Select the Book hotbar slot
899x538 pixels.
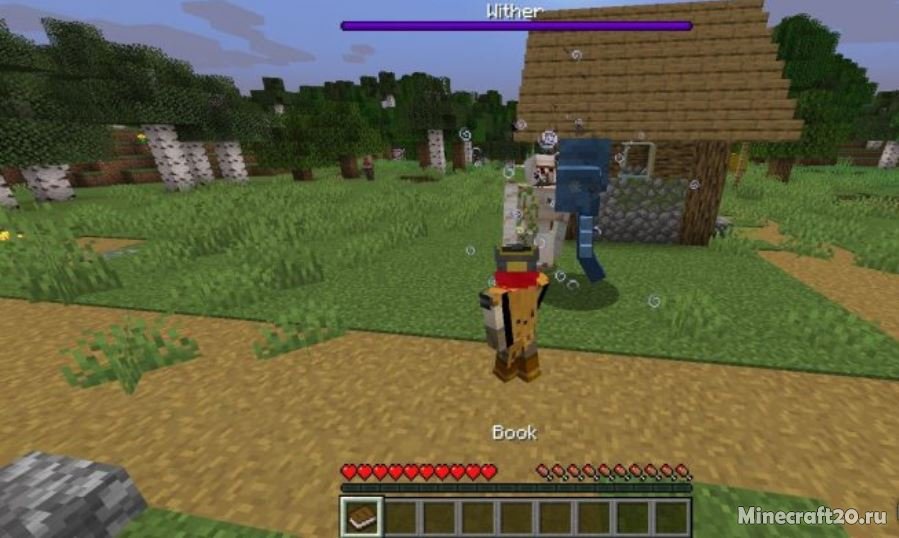pos(360,516)
